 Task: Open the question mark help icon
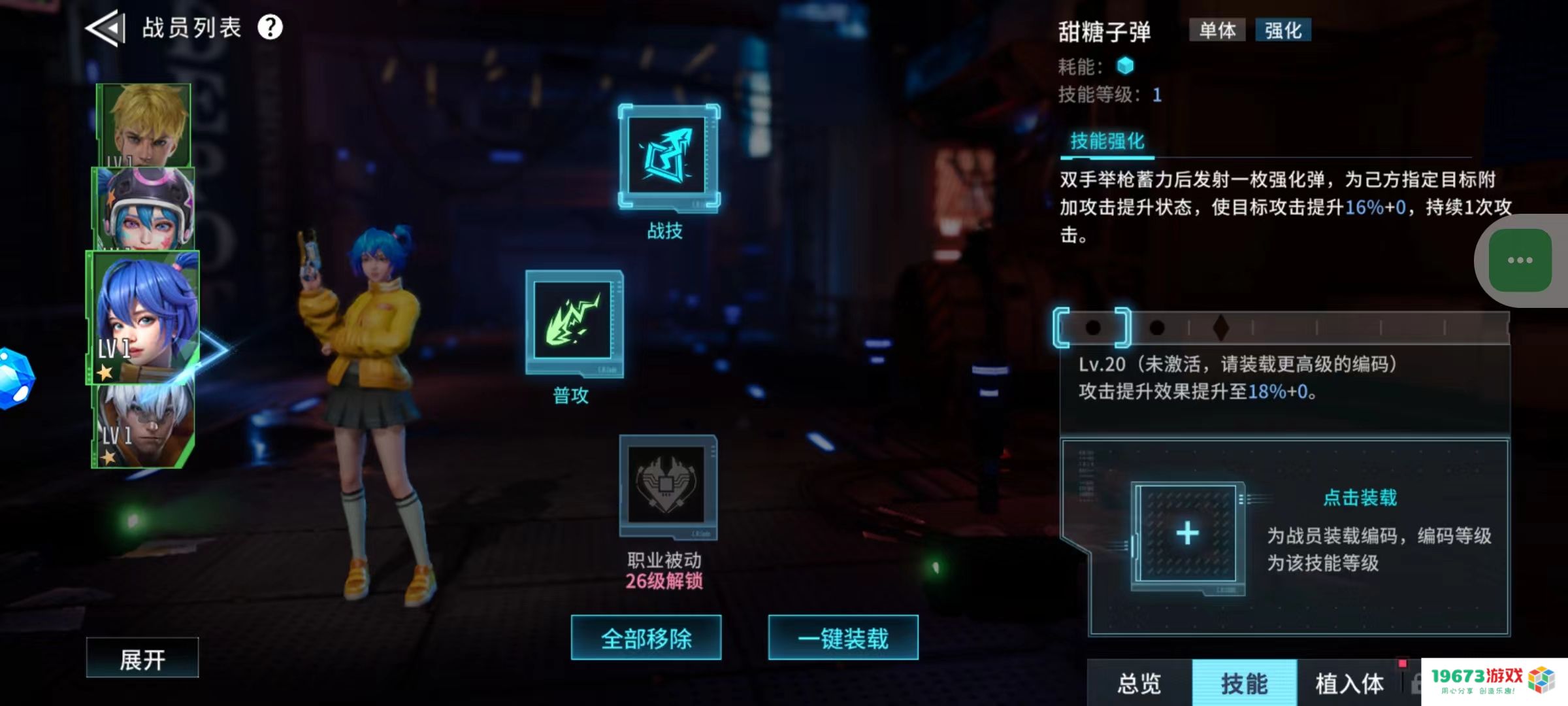point(270,27)
